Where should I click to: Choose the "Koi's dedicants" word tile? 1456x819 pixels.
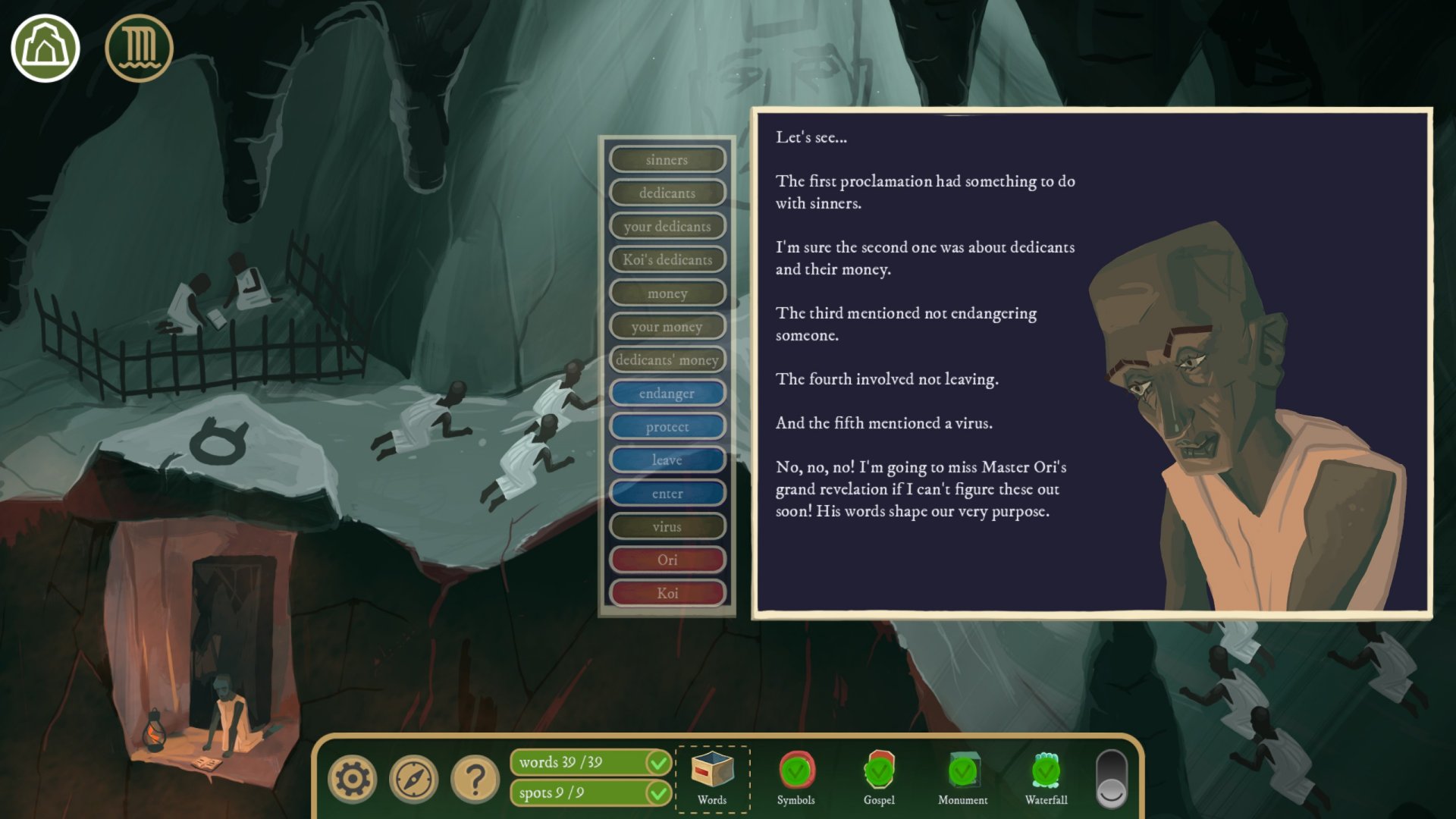pyautogui.click(x=667, y=260)
